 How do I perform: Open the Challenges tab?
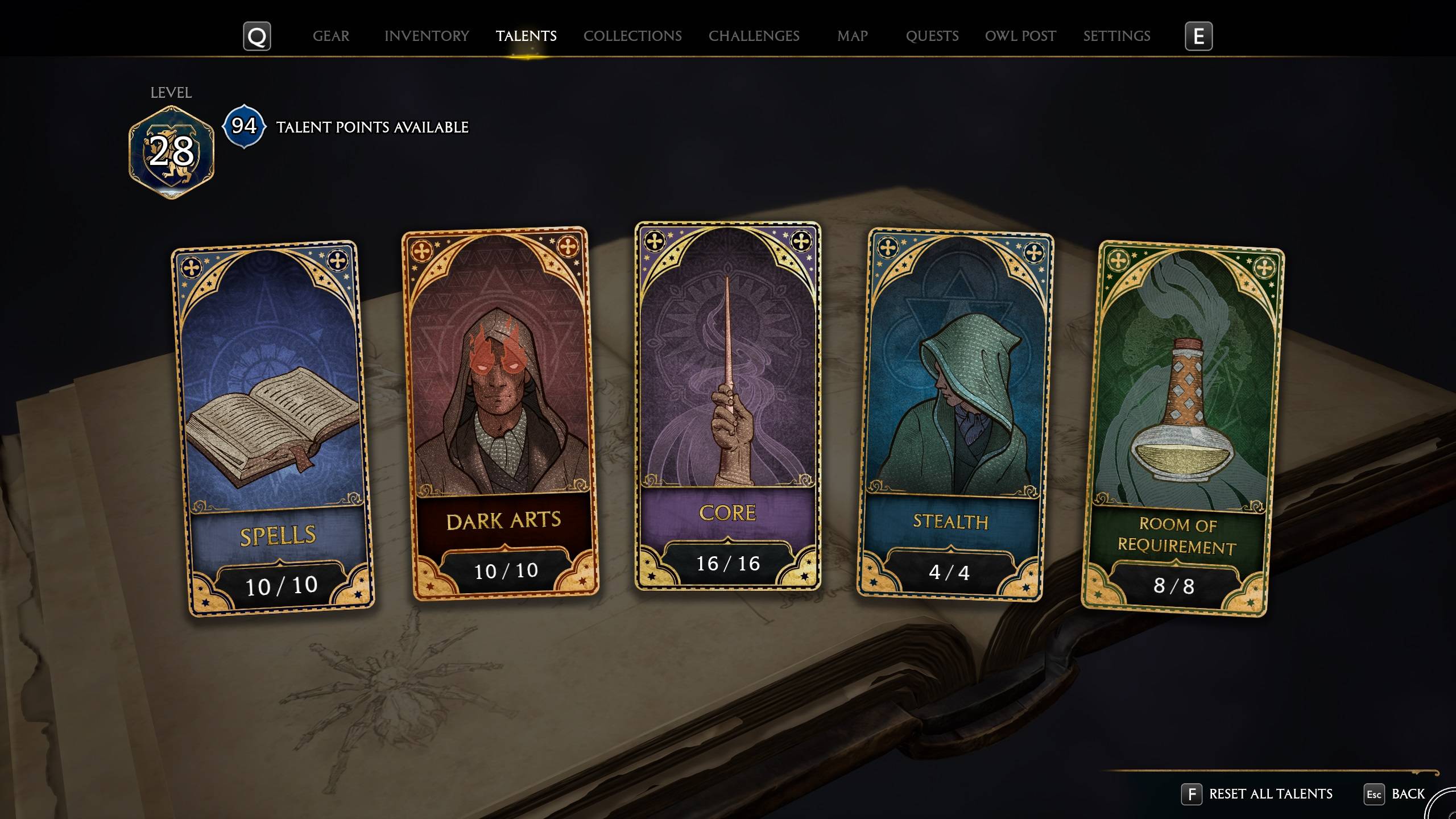pyautogui.click(x=754, y=36)
